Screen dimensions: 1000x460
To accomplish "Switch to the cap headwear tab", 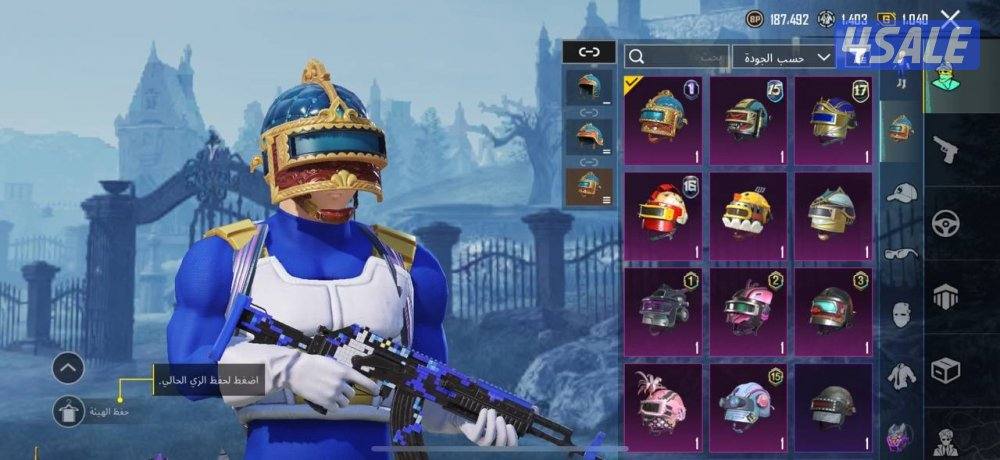I will [x=901, y=192].
